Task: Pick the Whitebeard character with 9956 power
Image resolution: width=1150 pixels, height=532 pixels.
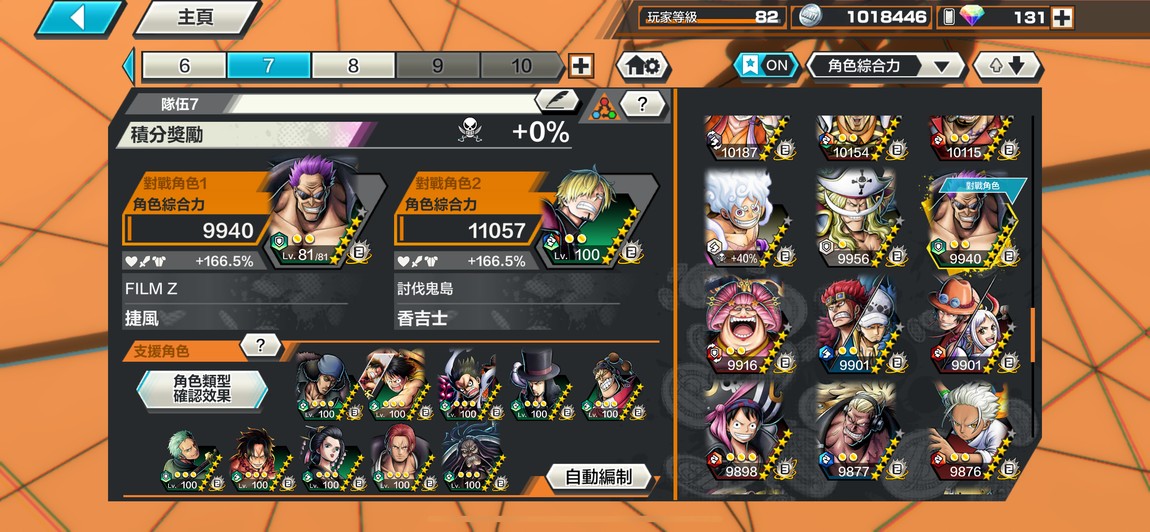Action: pos(855,219)
